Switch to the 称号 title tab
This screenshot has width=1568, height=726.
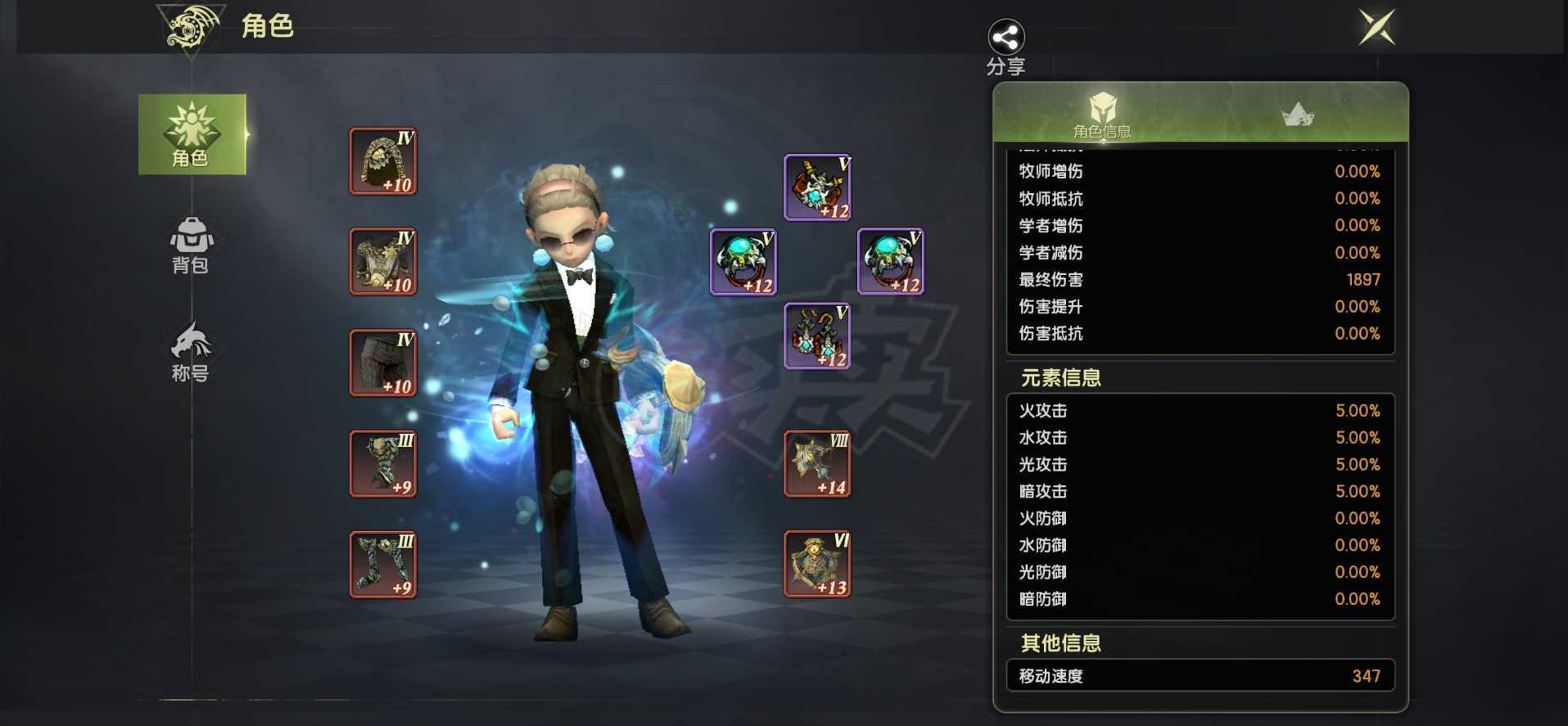(191, 352)
